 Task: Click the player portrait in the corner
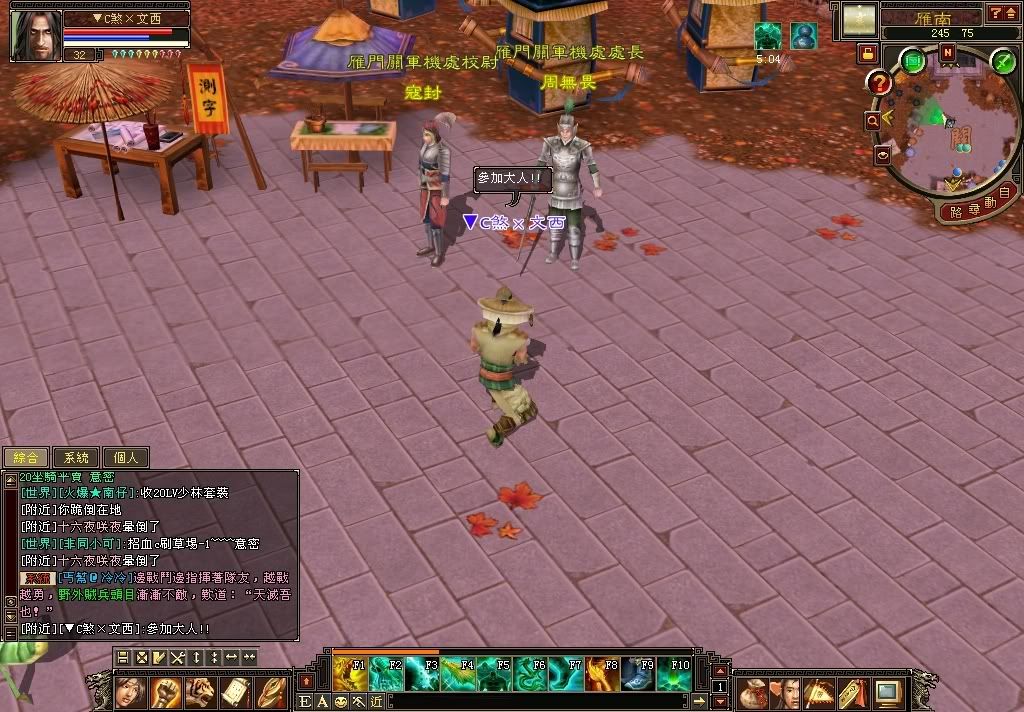pyautogui.click(x=34, y=35)
